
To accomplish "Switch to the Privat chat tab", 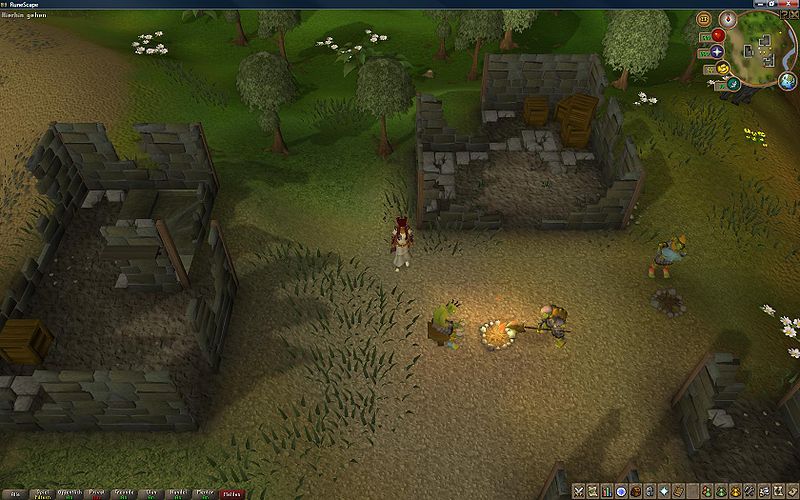I will click(98, 494).
